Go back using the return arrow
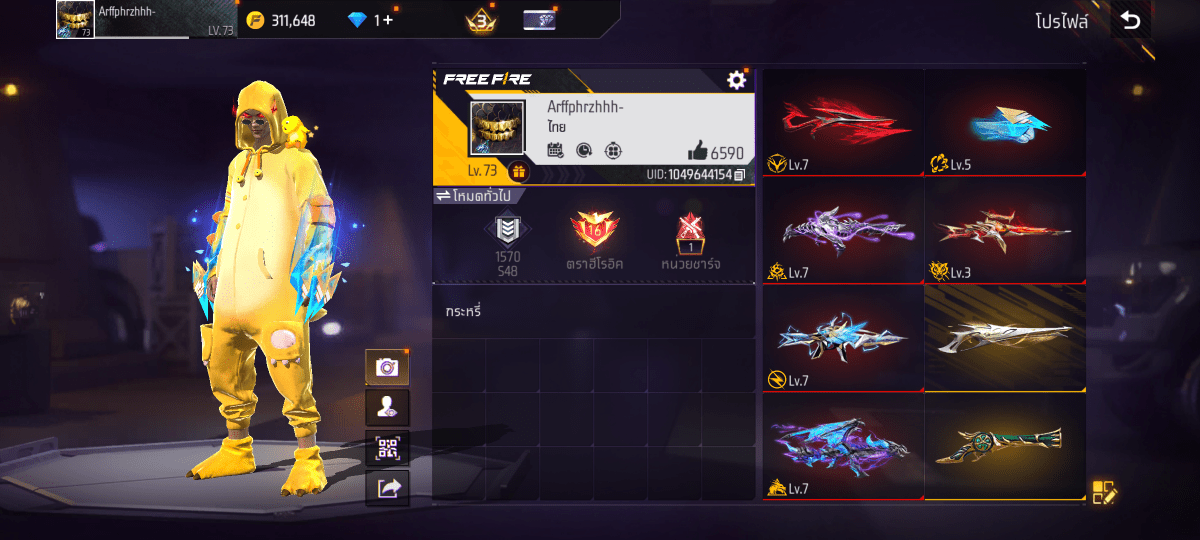Screen dimensions: 1200x540 coord(1130,20)
